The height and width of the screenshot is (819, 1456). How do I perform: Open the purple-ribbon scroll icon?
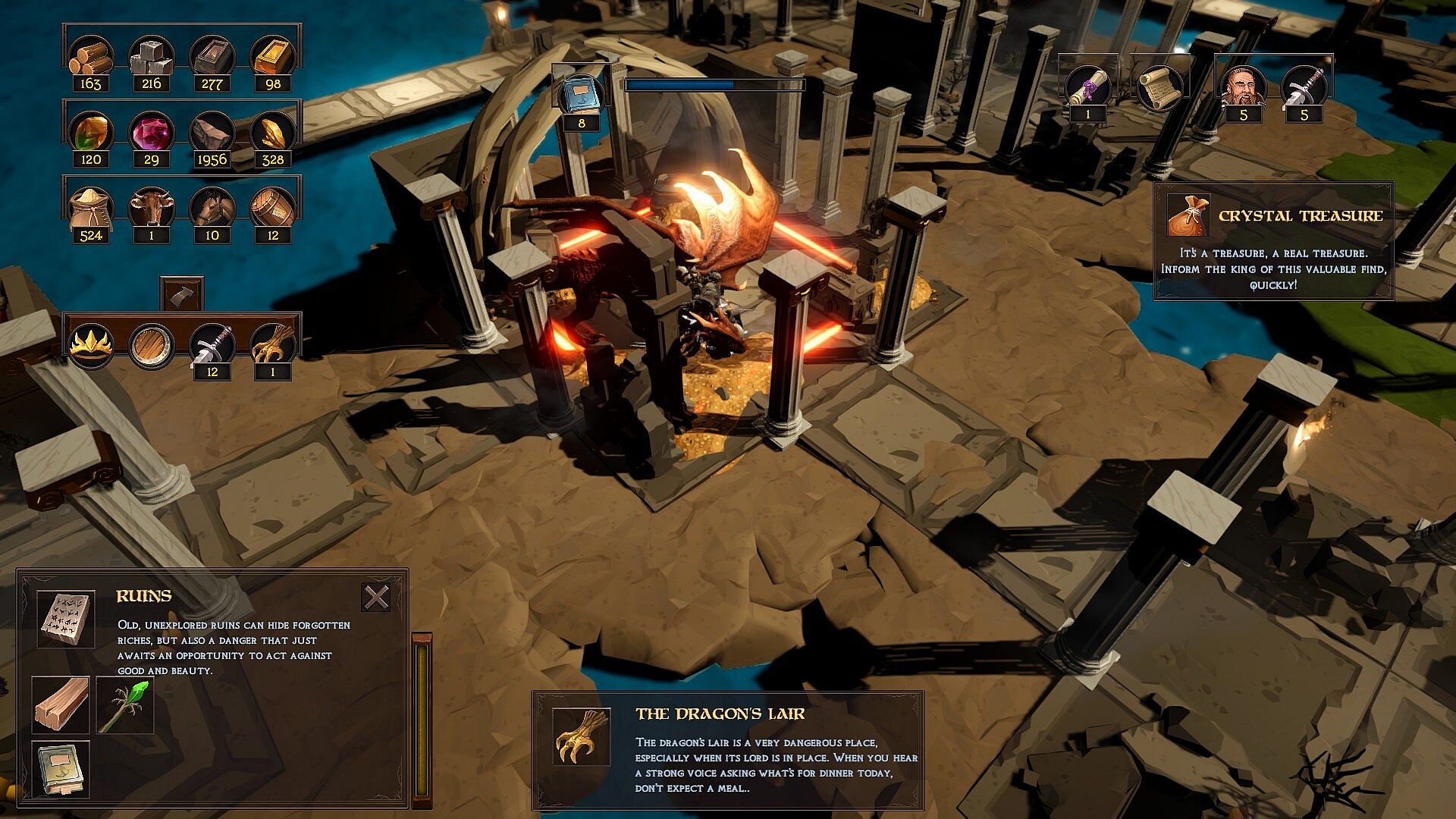click(x=1088, y=87)
